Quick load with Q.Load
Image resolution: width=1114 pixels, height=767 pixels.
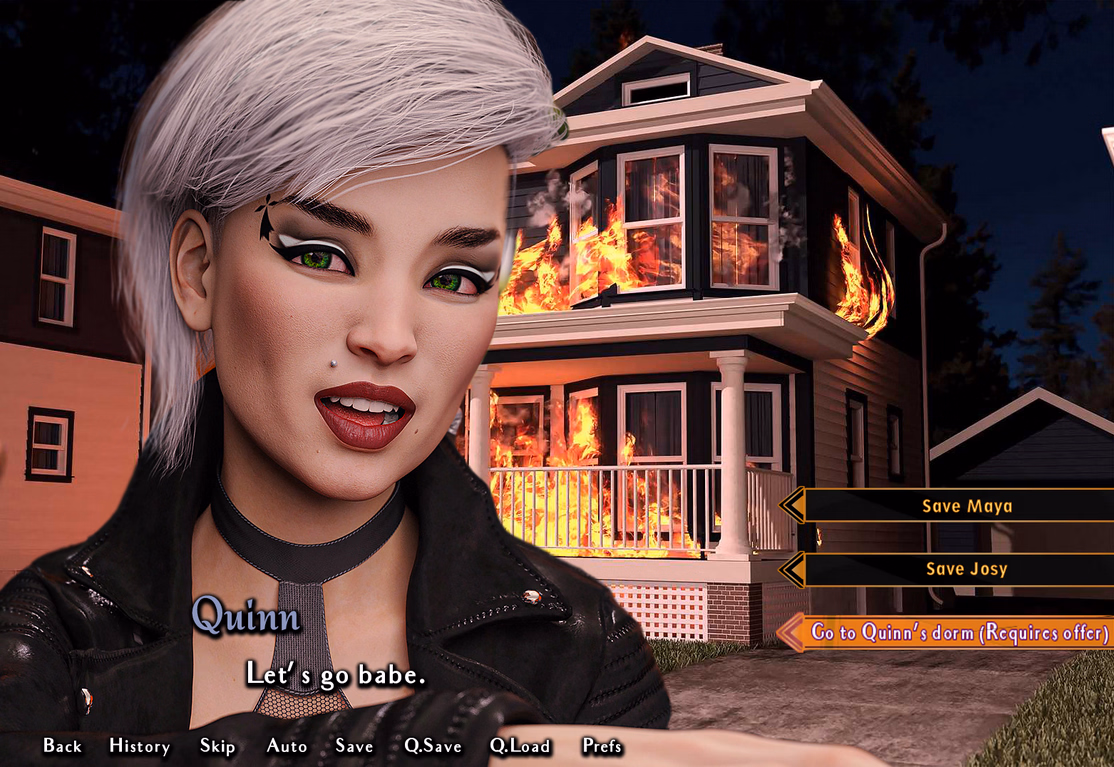[520, 746]
